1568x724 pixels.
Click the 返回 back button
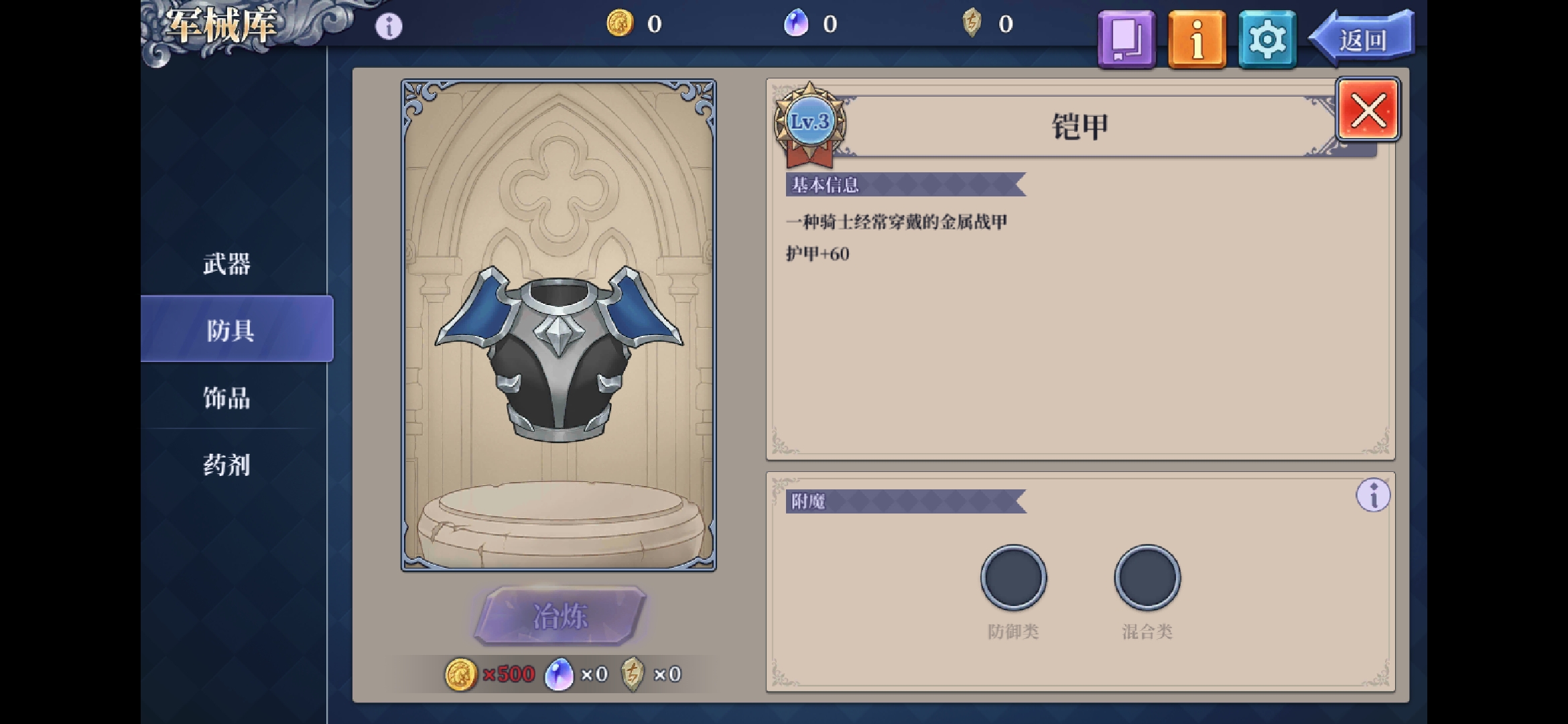[1364, 38]
